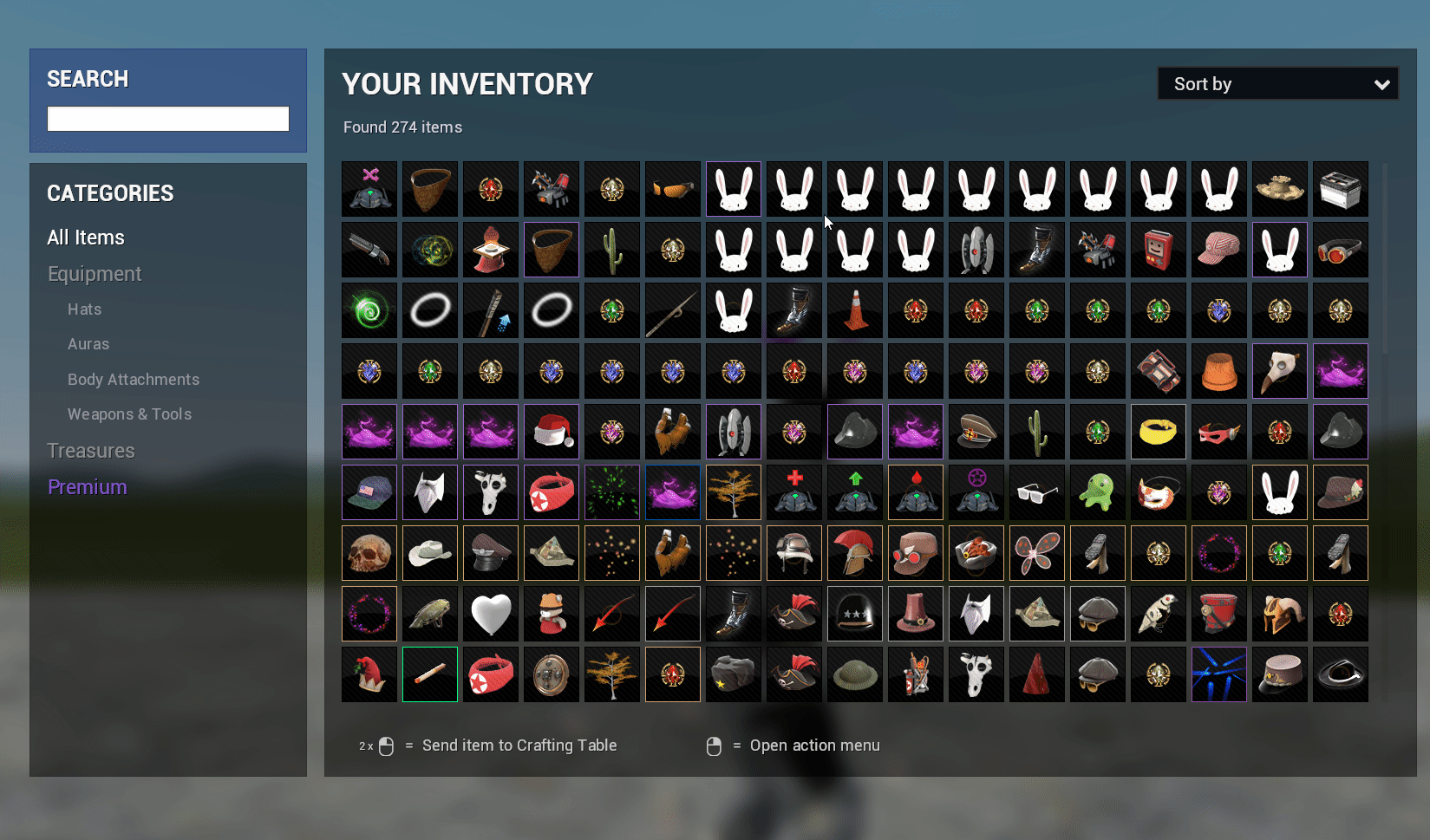Screen dimensions: 1430x840
Task: Select the pink butterfly wings item
Action: [1036, 552]
